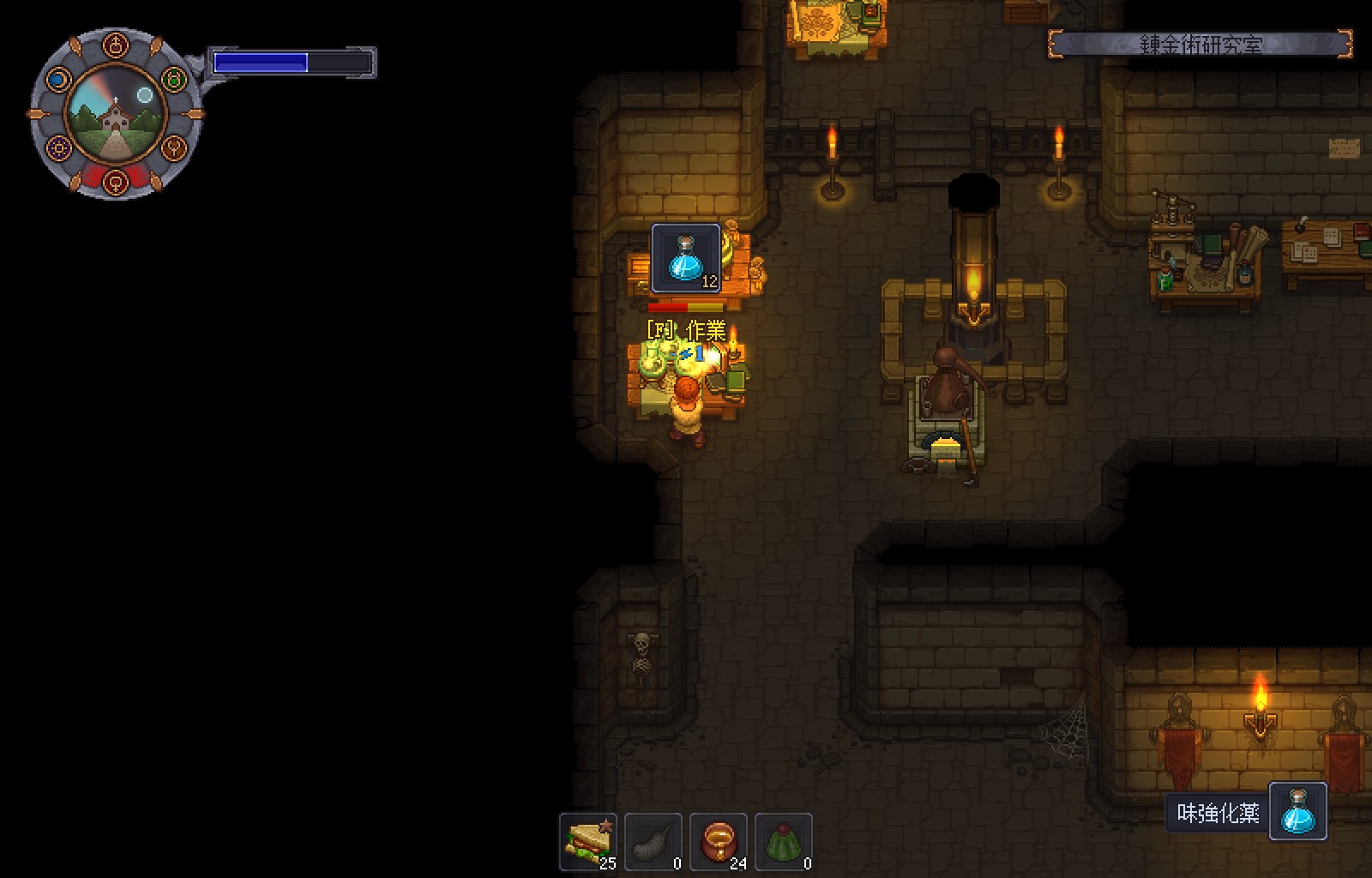Screen dimensions: 1372x878
Task: Click the green rune on the clock's right
Action: coord(172,80)
